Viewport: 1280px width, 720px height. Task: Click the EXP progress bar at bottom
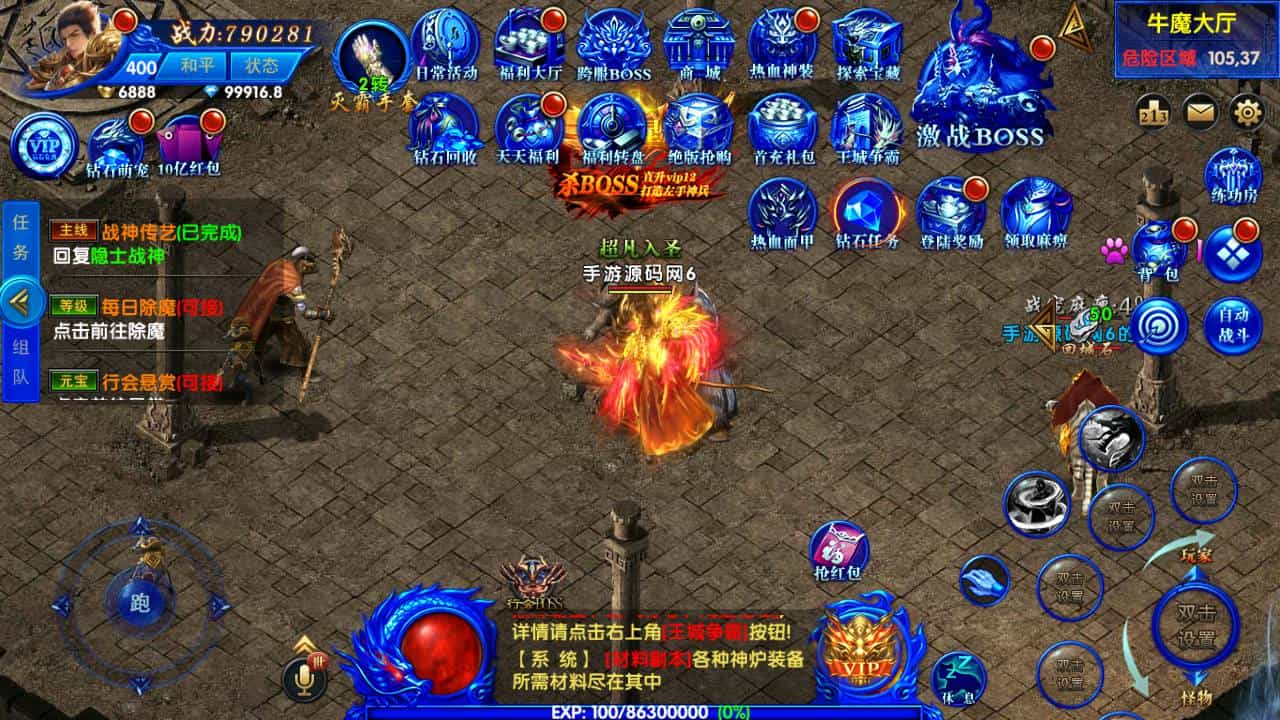(640, 713)
